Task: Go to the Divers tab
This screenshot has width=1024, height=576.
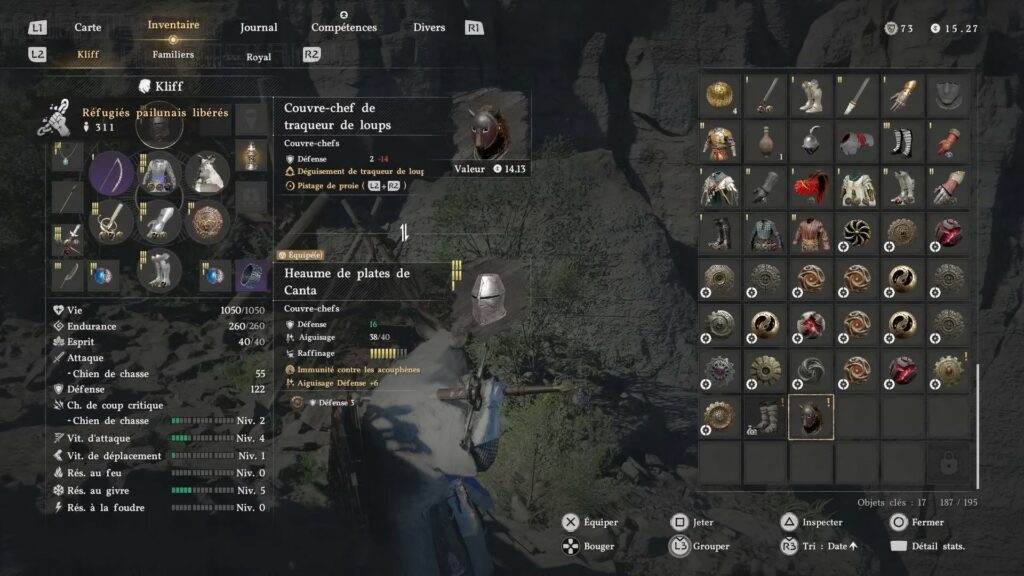Action: (429, 27)
